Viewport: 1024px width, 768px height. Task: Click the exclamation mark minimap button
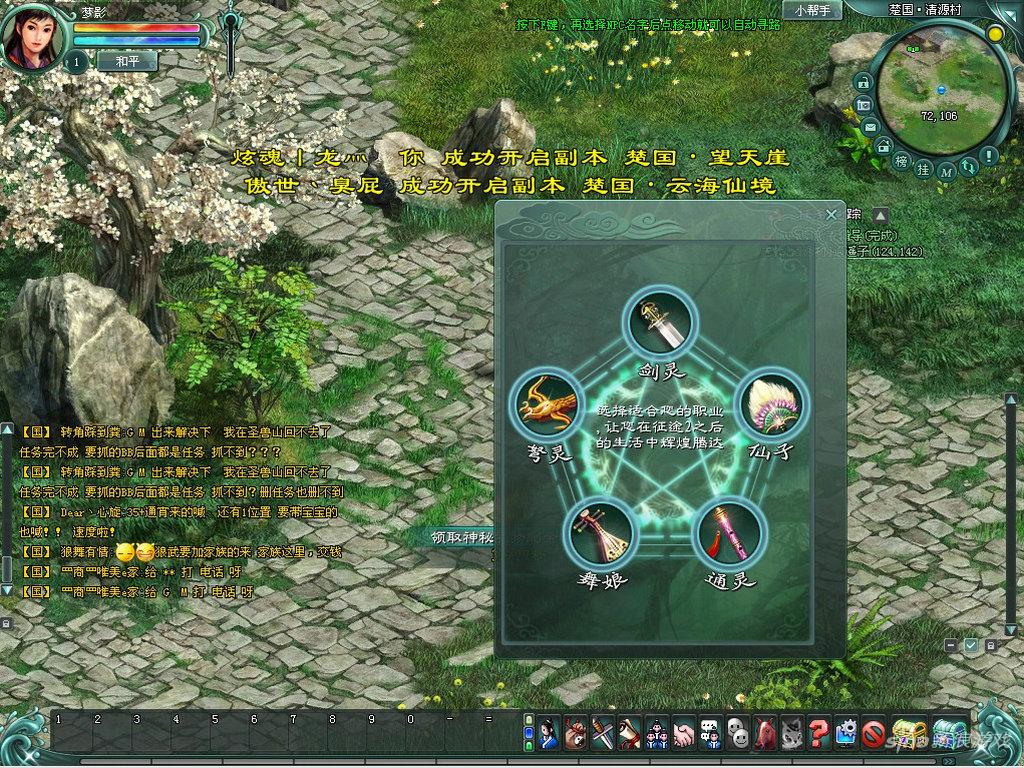(988, 156)
